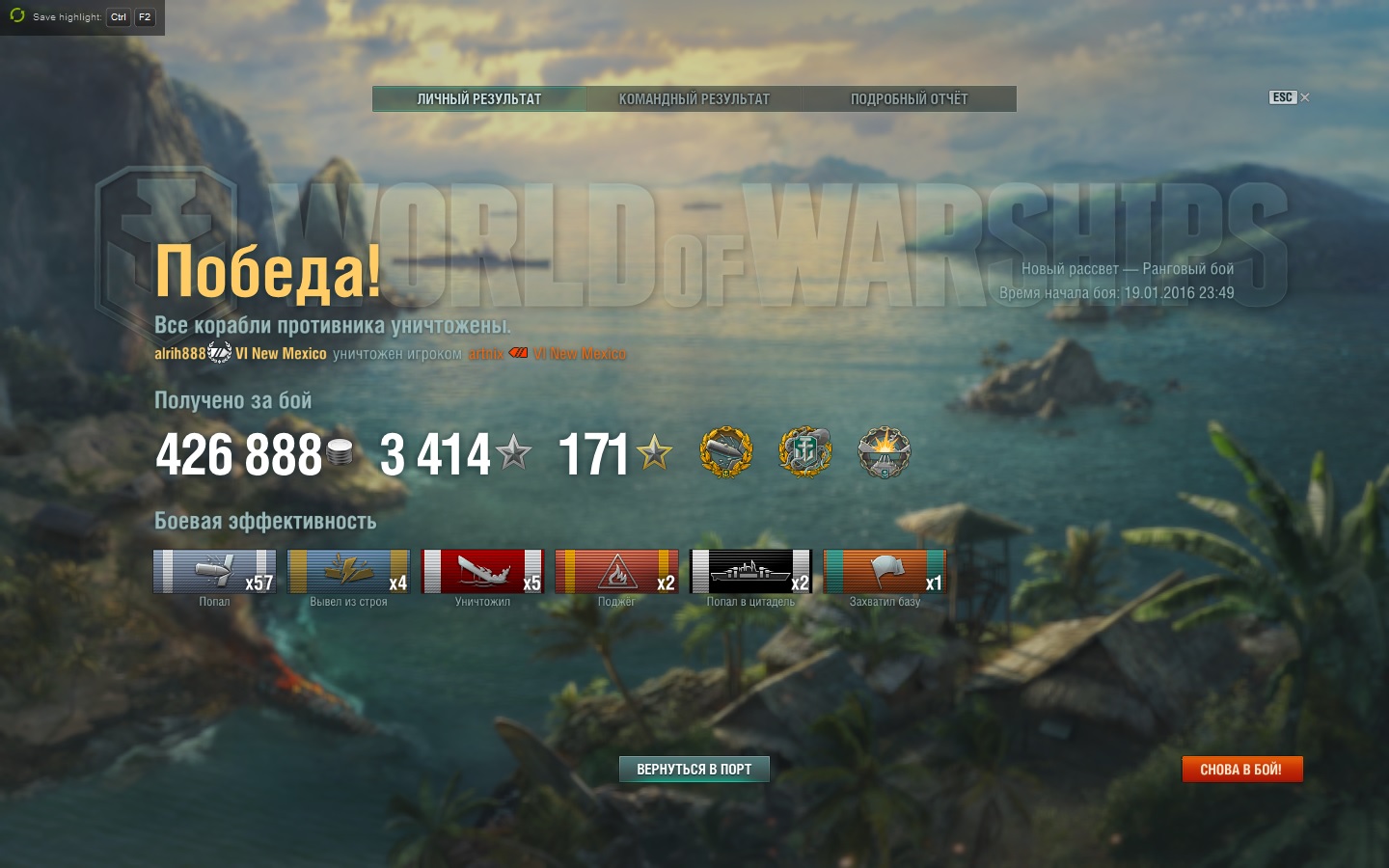Click the Захватил базу x1 ribbon
The width and height of the screenshot is (1389, 868).
885,571
